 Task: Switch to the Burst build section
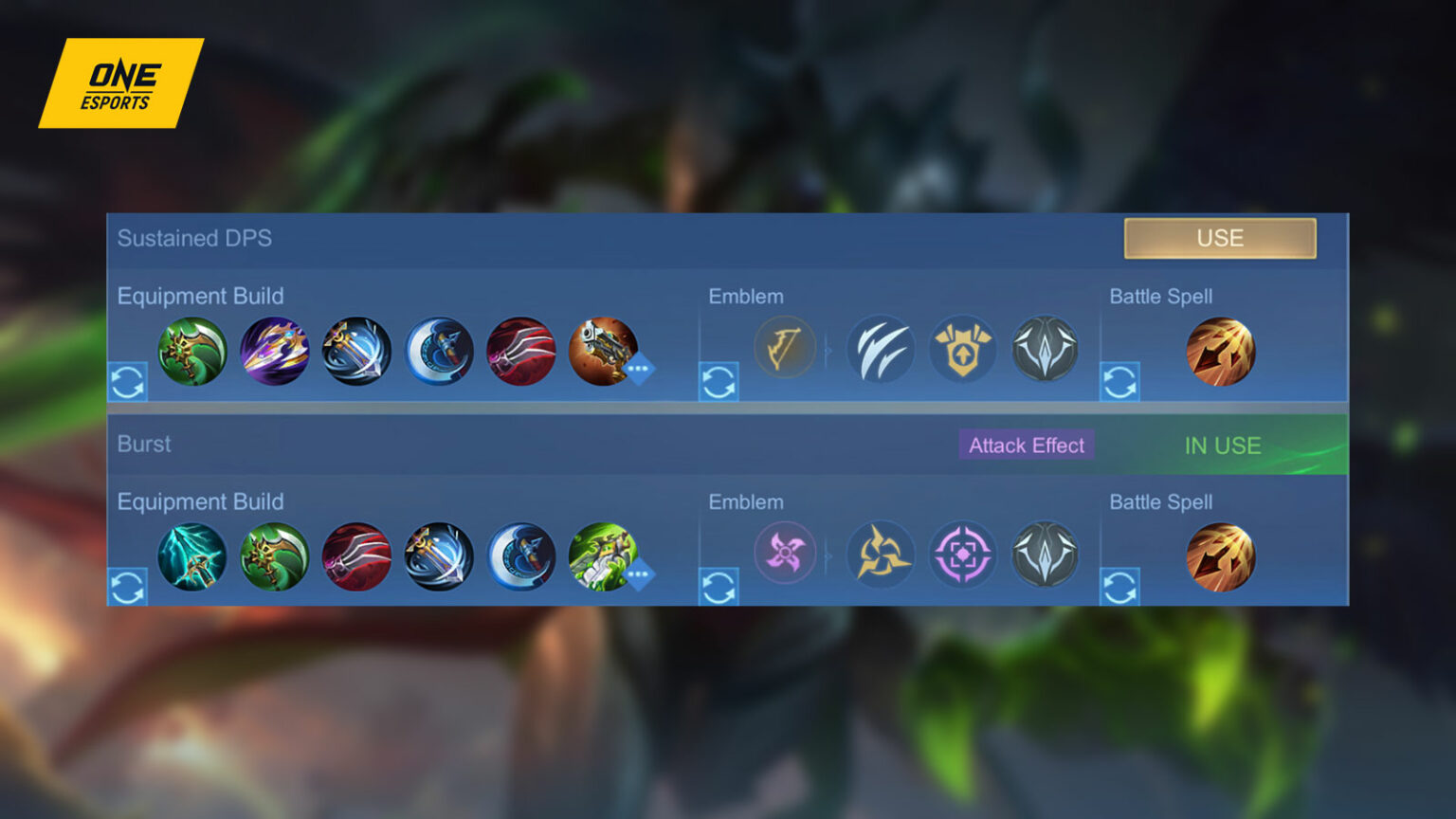tap(144, 444)
